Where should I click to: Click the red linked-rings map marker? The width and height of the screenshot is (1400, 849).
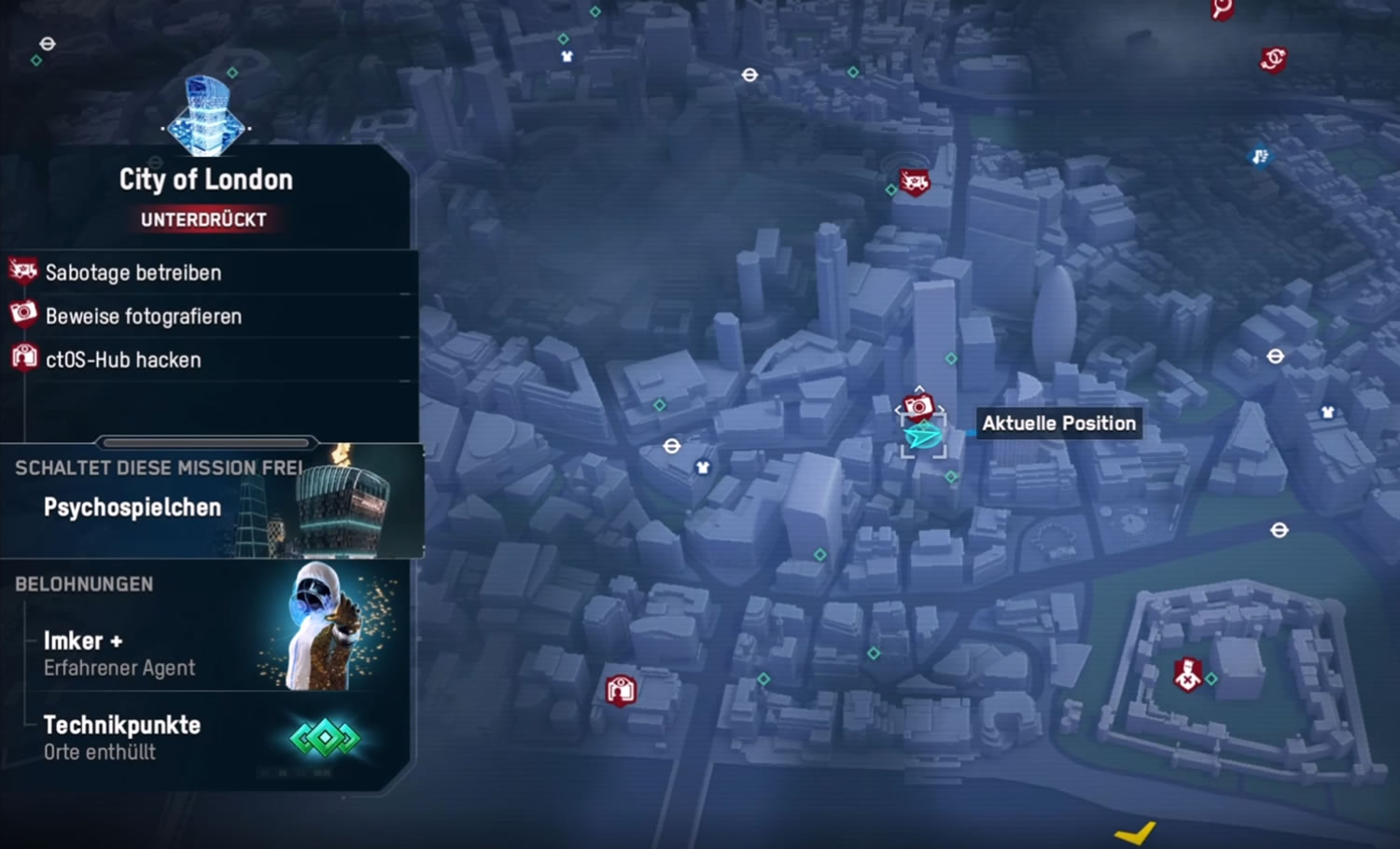pyautogui.click(x=1273, y=60)
